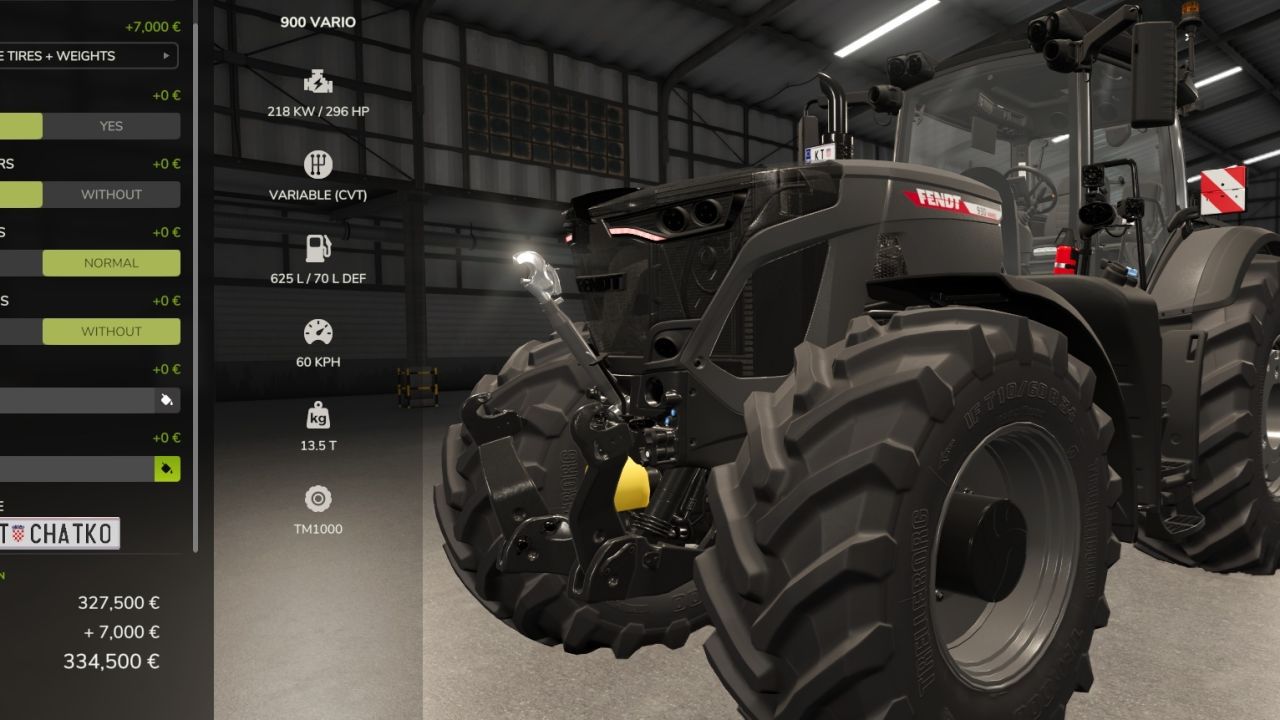Select the green highlighted WITHOUT option
The width and height of the screenshot is (1280, 720).
[x=111, y=331]
